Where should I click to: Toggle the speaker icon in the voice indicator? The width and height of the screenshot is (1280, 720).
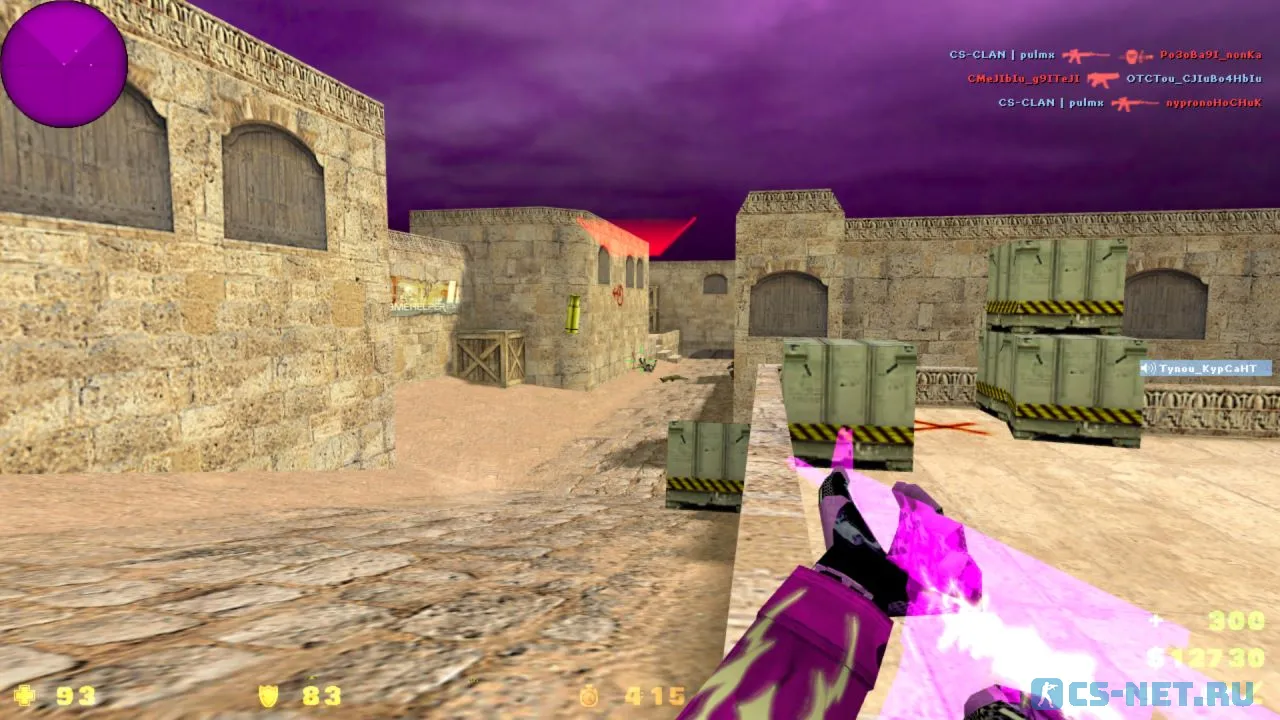point(1147,368)
